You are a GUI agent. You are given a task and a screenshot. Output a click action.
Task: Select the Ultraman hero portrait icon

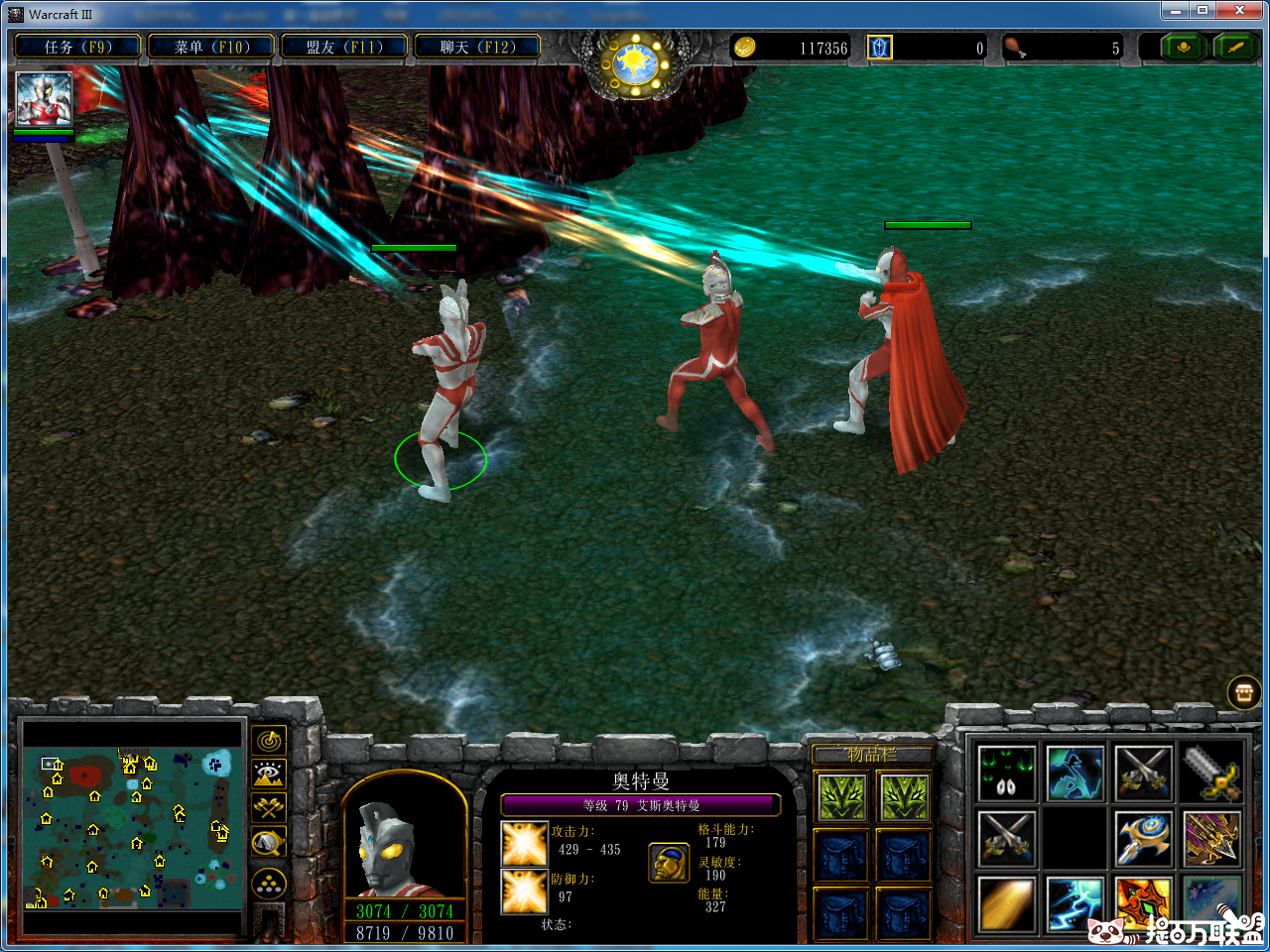point(44,99)
